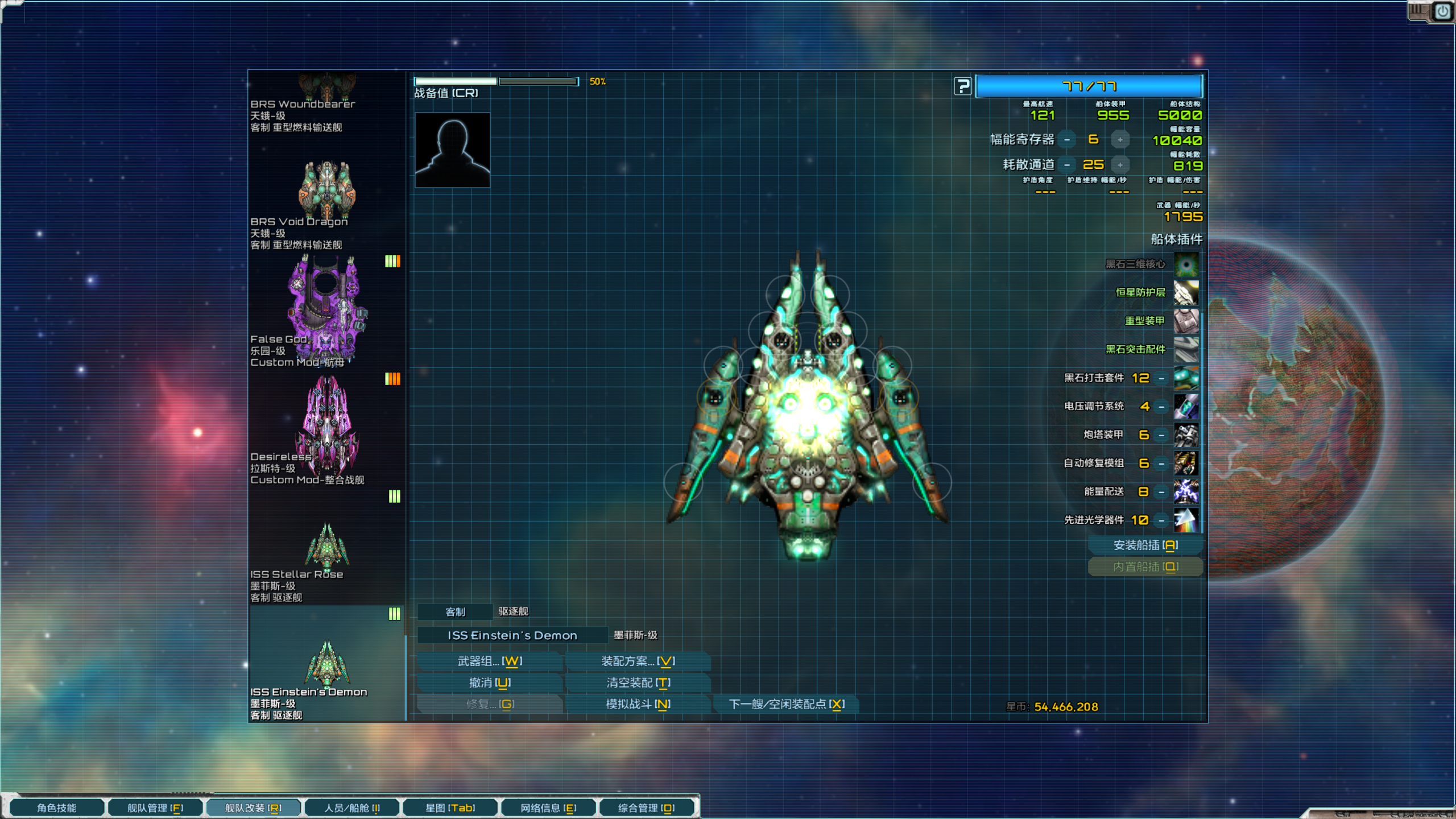Select the 恒星防护层 hullmod icon

pos(1186,292)
